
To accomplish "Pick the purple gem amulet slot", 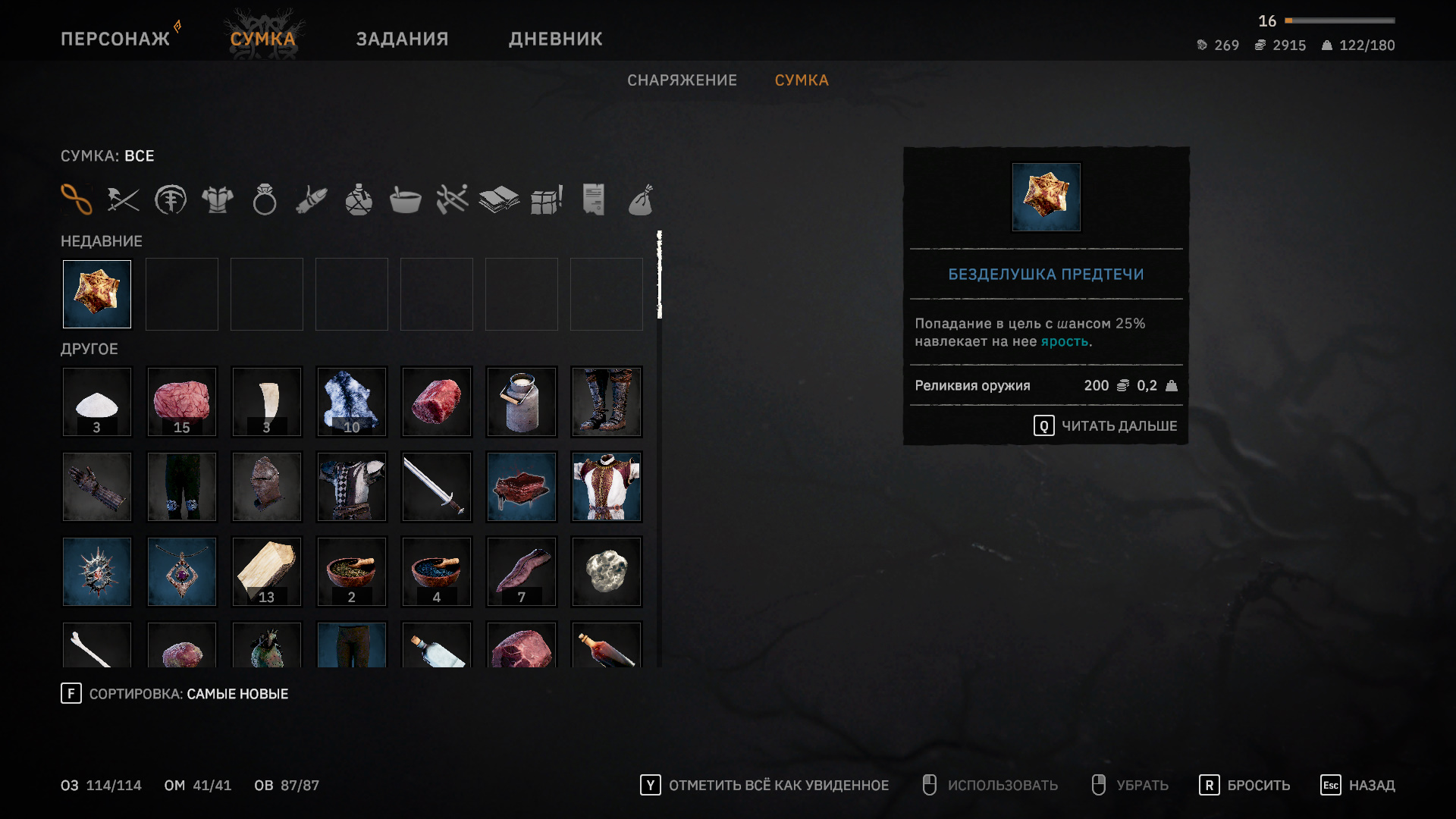I will click(x=182, y=572).
